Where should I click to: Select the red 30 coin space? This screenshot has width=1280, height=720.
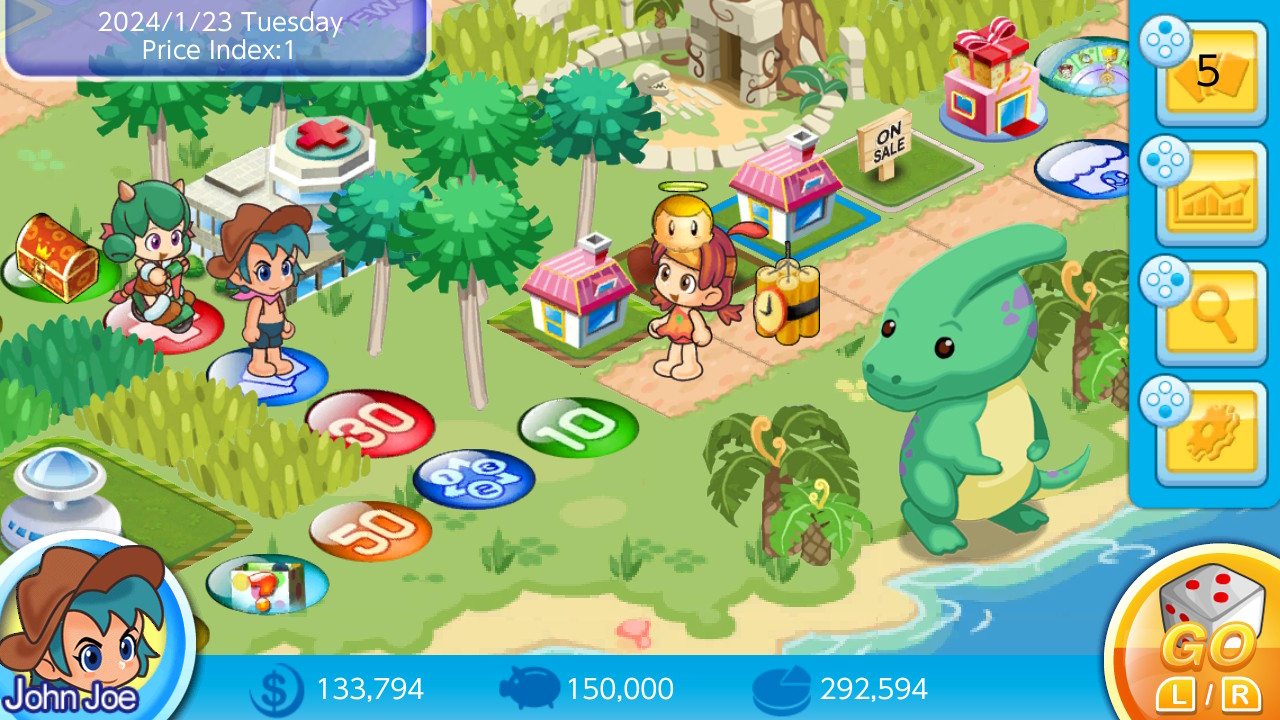tap(368, 425)
